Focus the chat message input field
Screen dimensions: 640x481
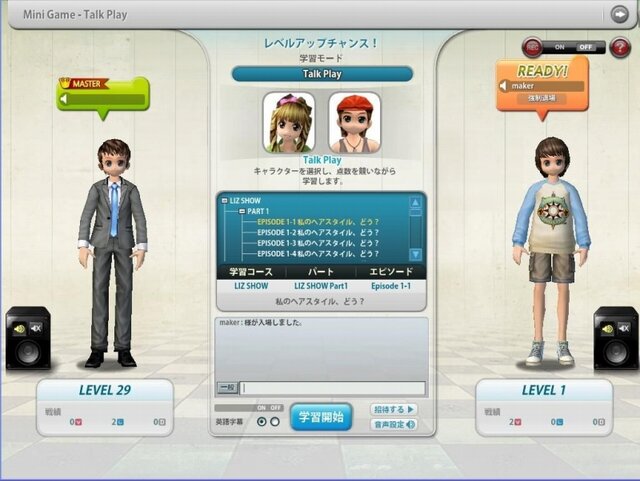coord(332,388)
